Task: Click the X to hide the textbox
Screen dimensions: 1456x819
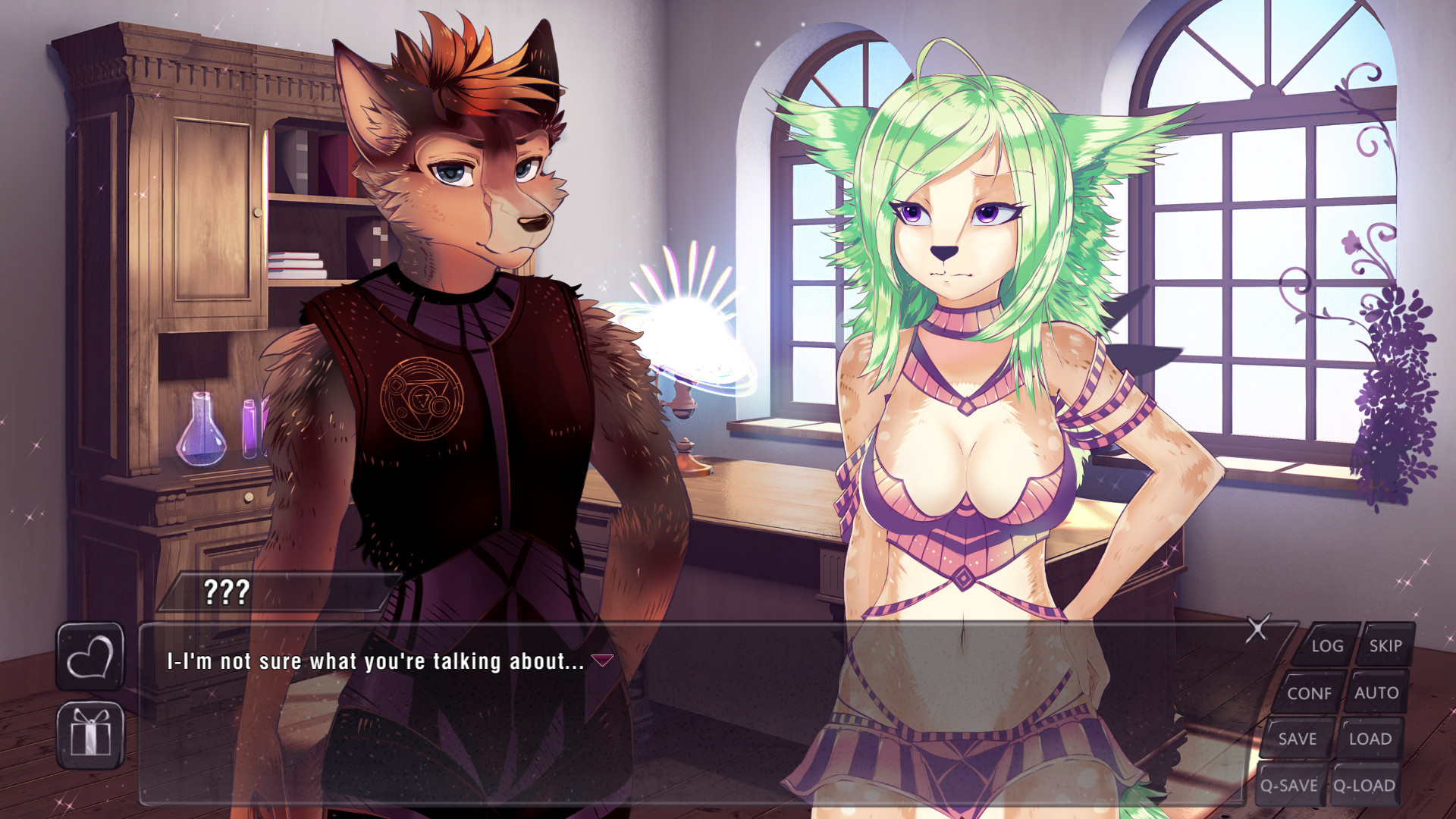Action: (x=1259, y=628)
